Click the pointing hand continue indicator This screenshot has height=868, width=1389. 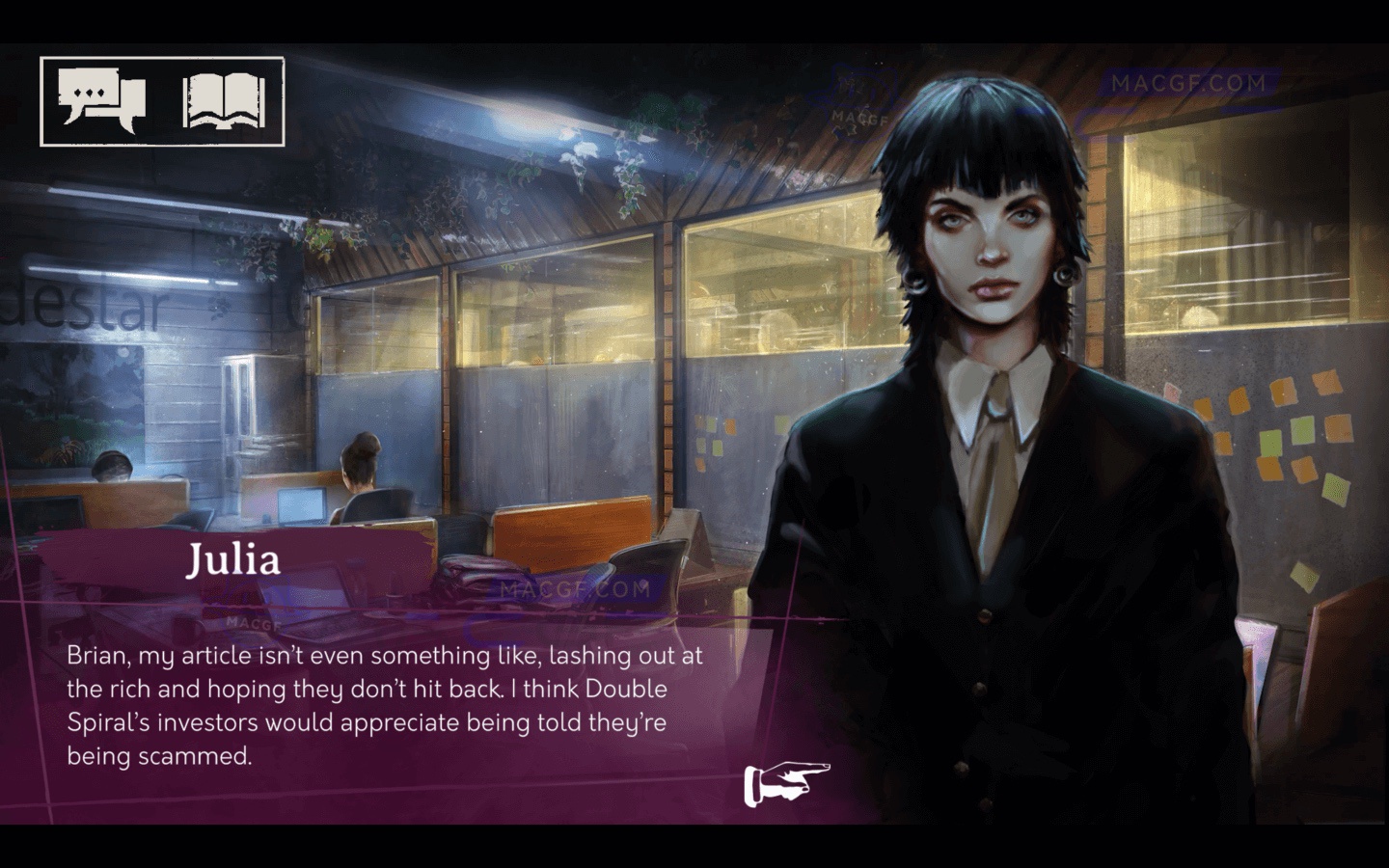(786, 781)
